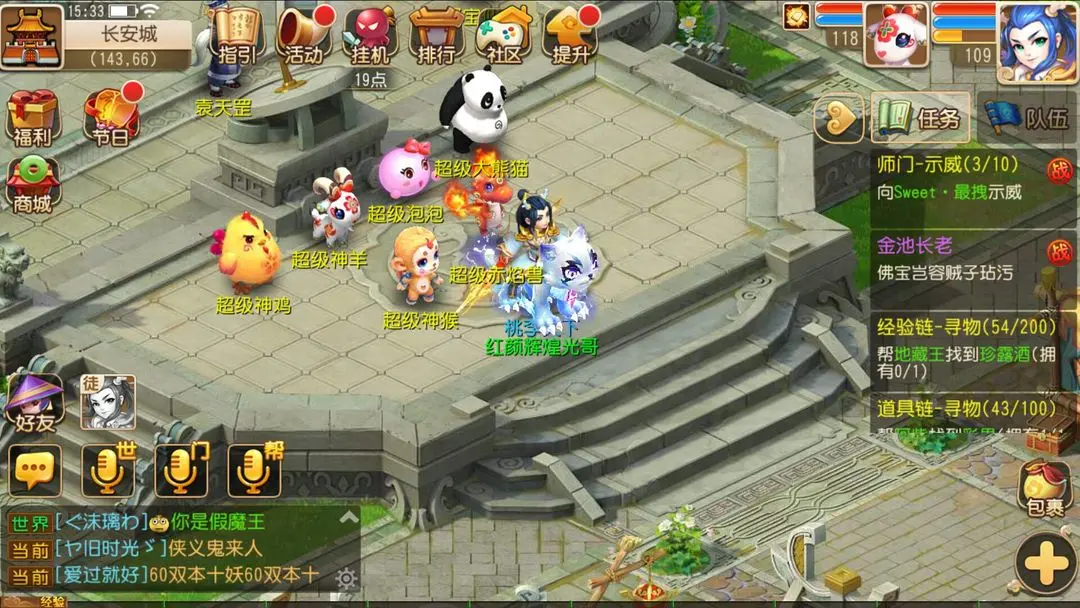Expand the golden plus menu button
This screenshot has height=608, width=1080.
click(x=1046, y=564)
